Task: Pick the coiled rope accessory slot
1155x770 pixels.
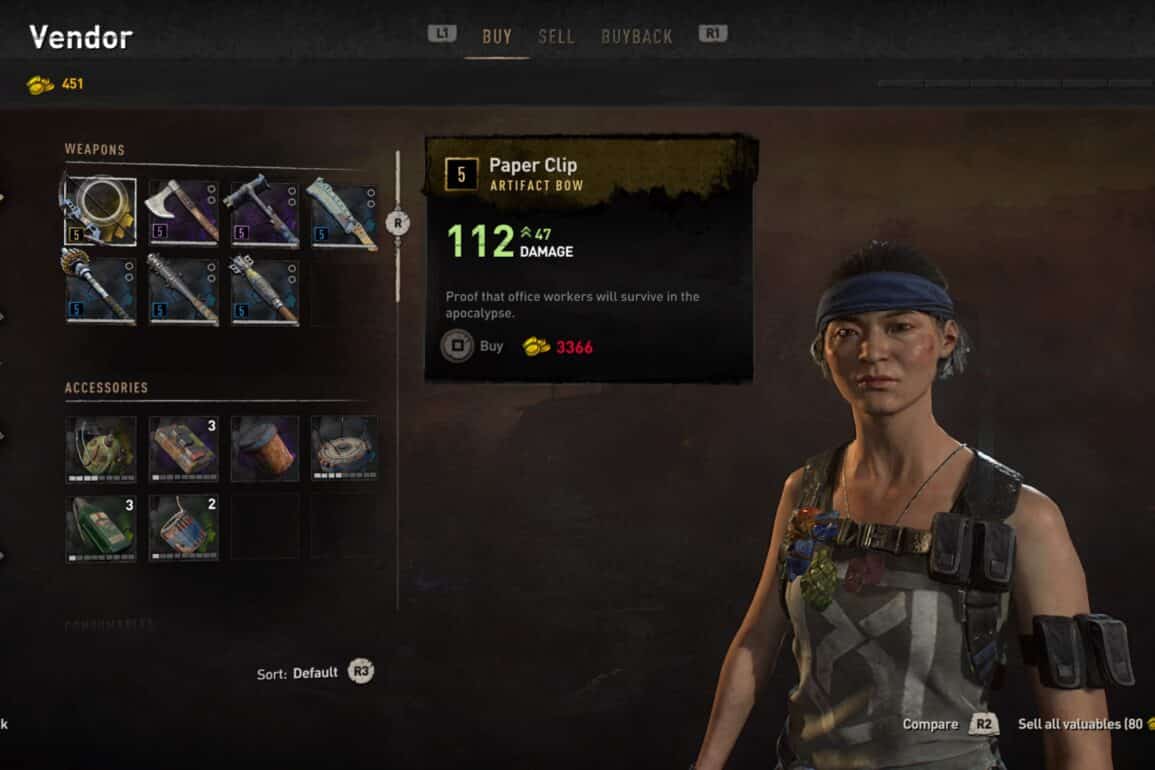Action: pyautogui.click(x=343, y=449)
